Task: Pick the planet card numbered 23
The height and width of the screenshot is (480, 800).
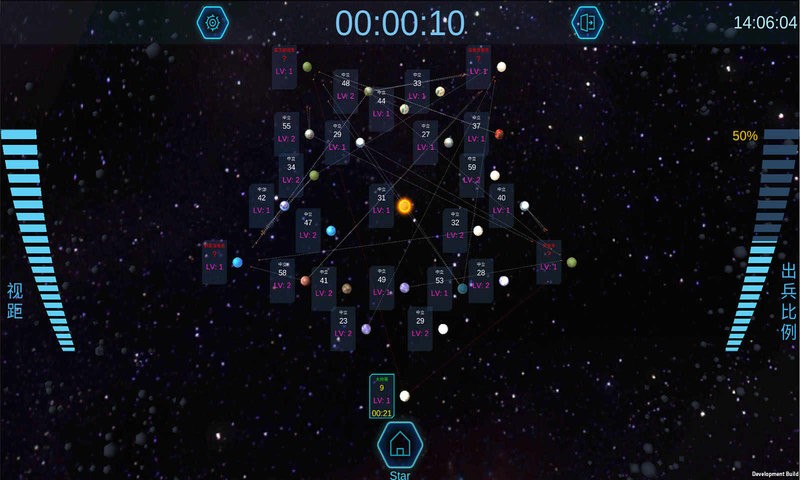Action: (x=343, y=327)
